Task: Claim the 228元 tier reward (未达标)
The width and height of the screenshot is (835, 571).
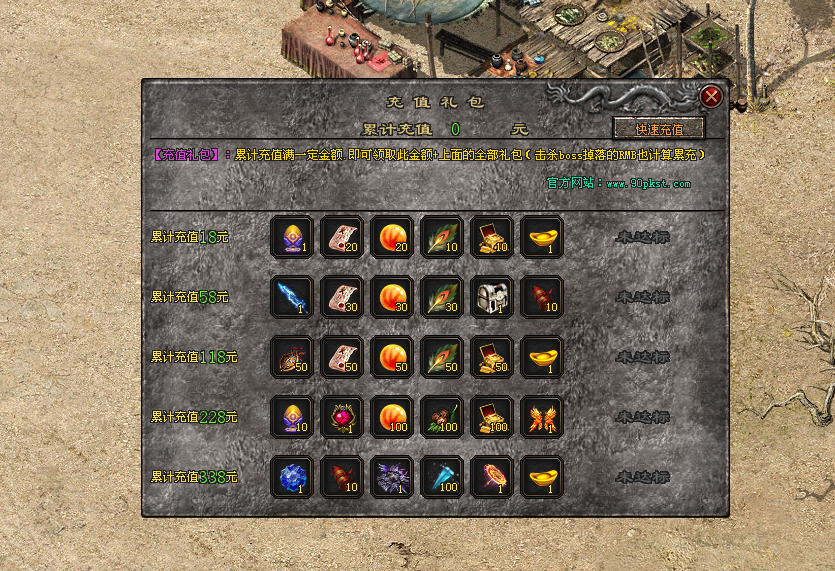Action: [x=642, y=417]
